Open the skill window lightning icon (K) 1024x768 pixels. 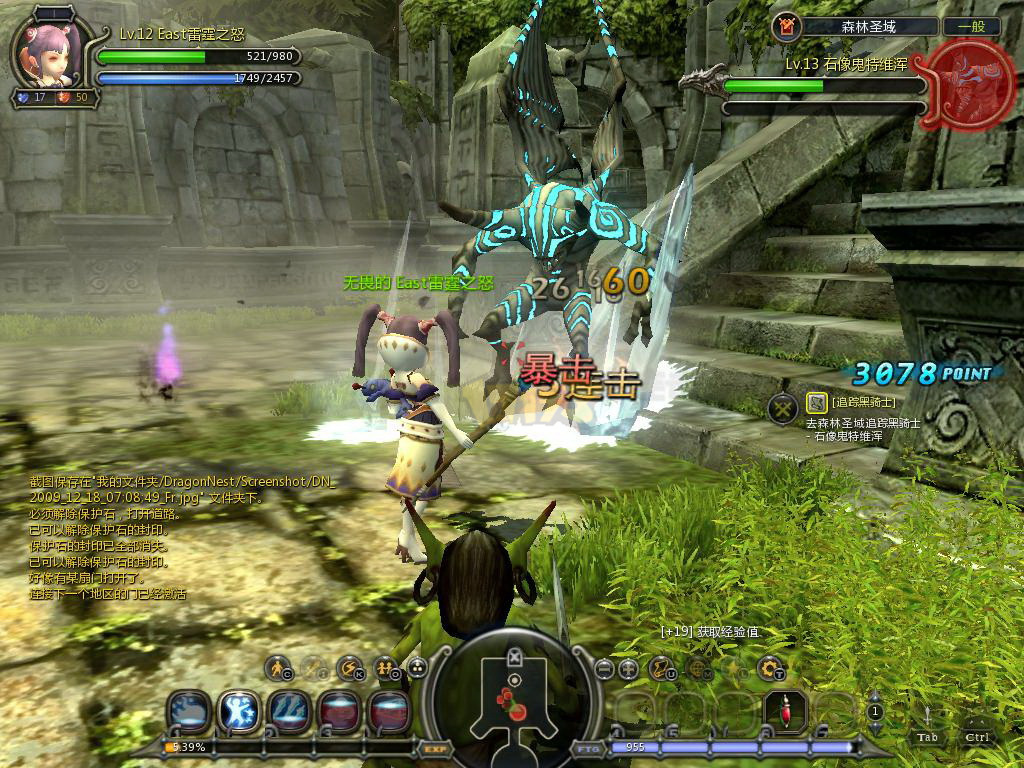pyautogui.click(x=349, y=667)
